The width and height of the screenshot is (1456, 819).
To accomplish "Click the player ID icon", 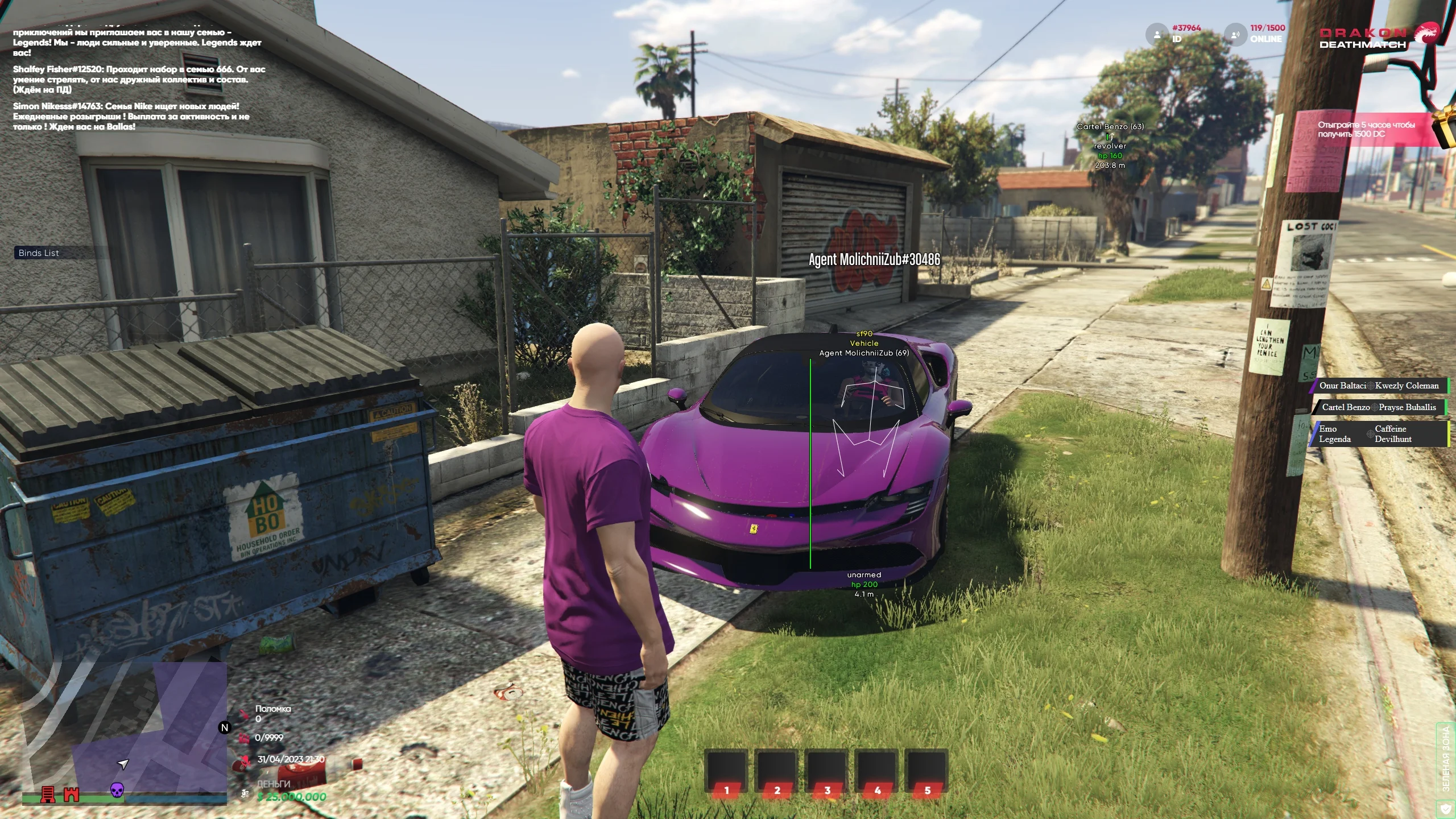I will 1156,34.
